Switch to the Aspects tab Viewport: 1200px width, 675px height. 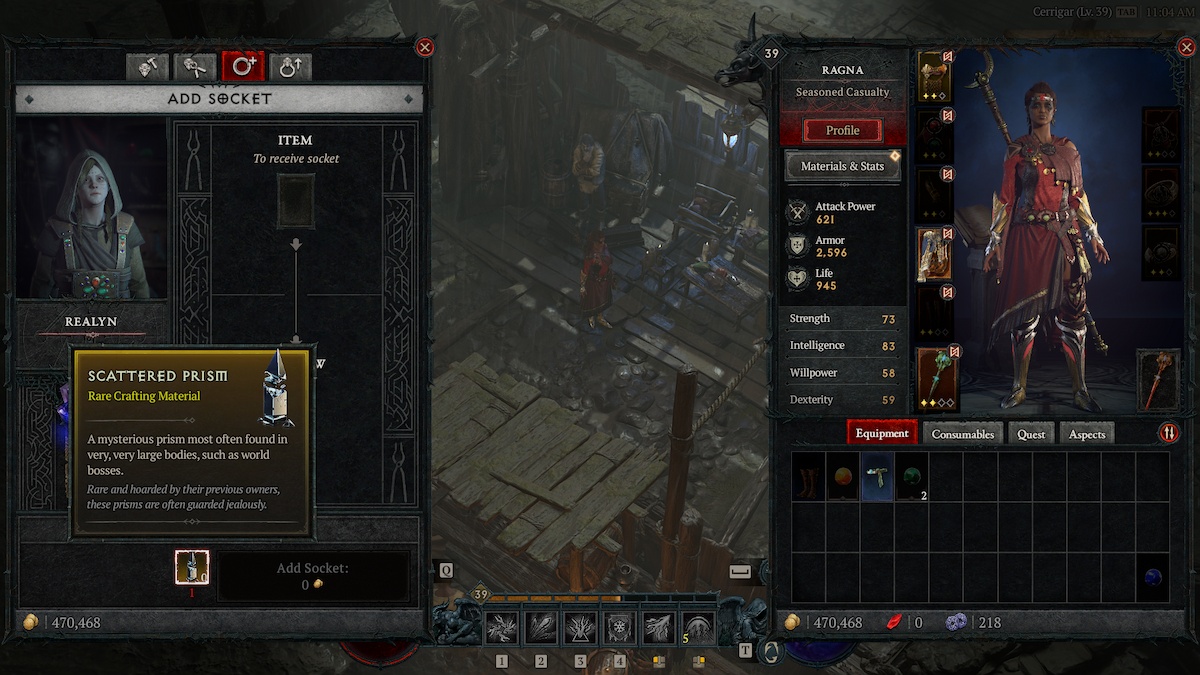tap(1086, 434)
